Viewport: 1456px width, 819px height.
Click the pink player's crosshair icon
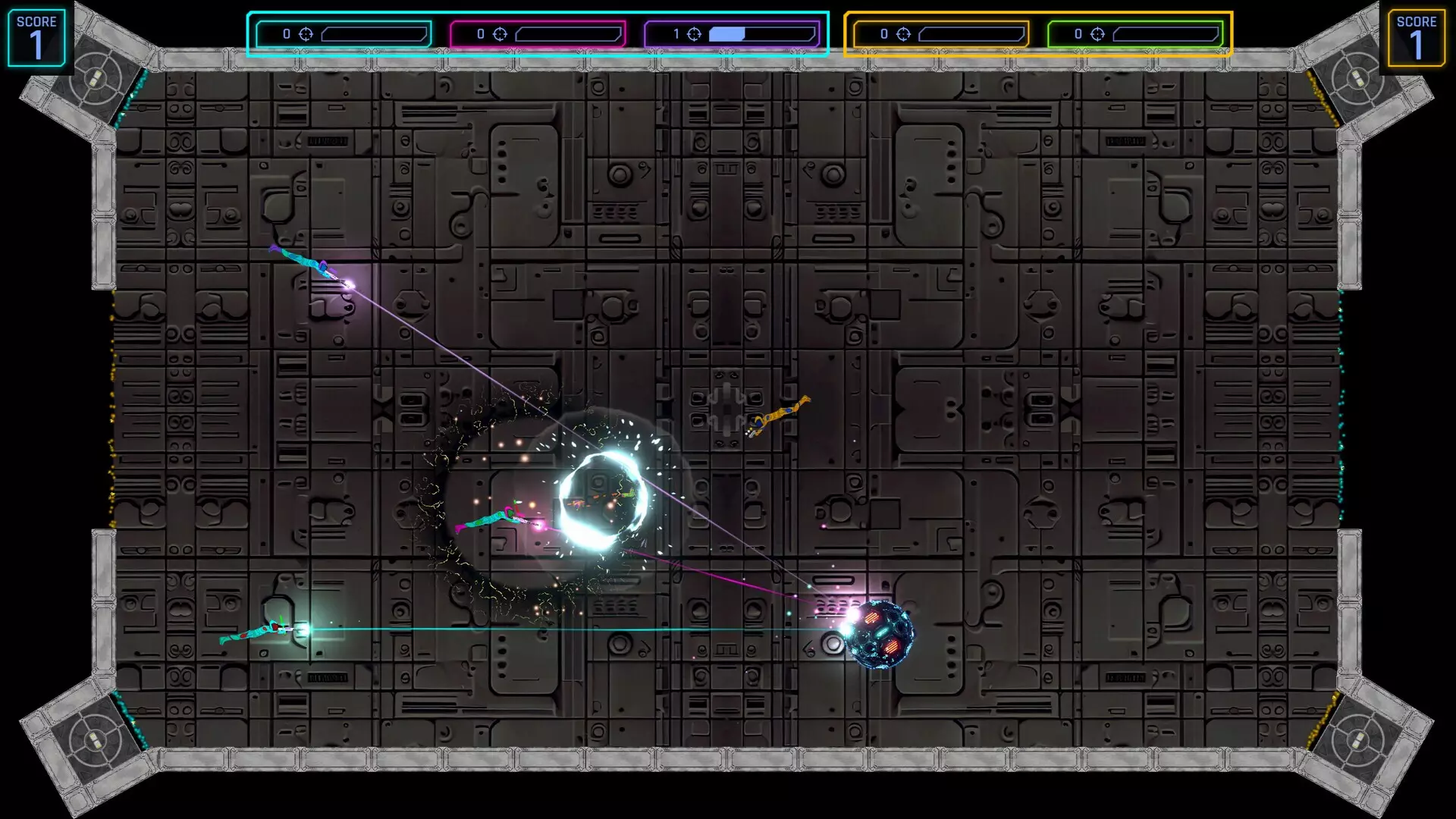(499, 33)
